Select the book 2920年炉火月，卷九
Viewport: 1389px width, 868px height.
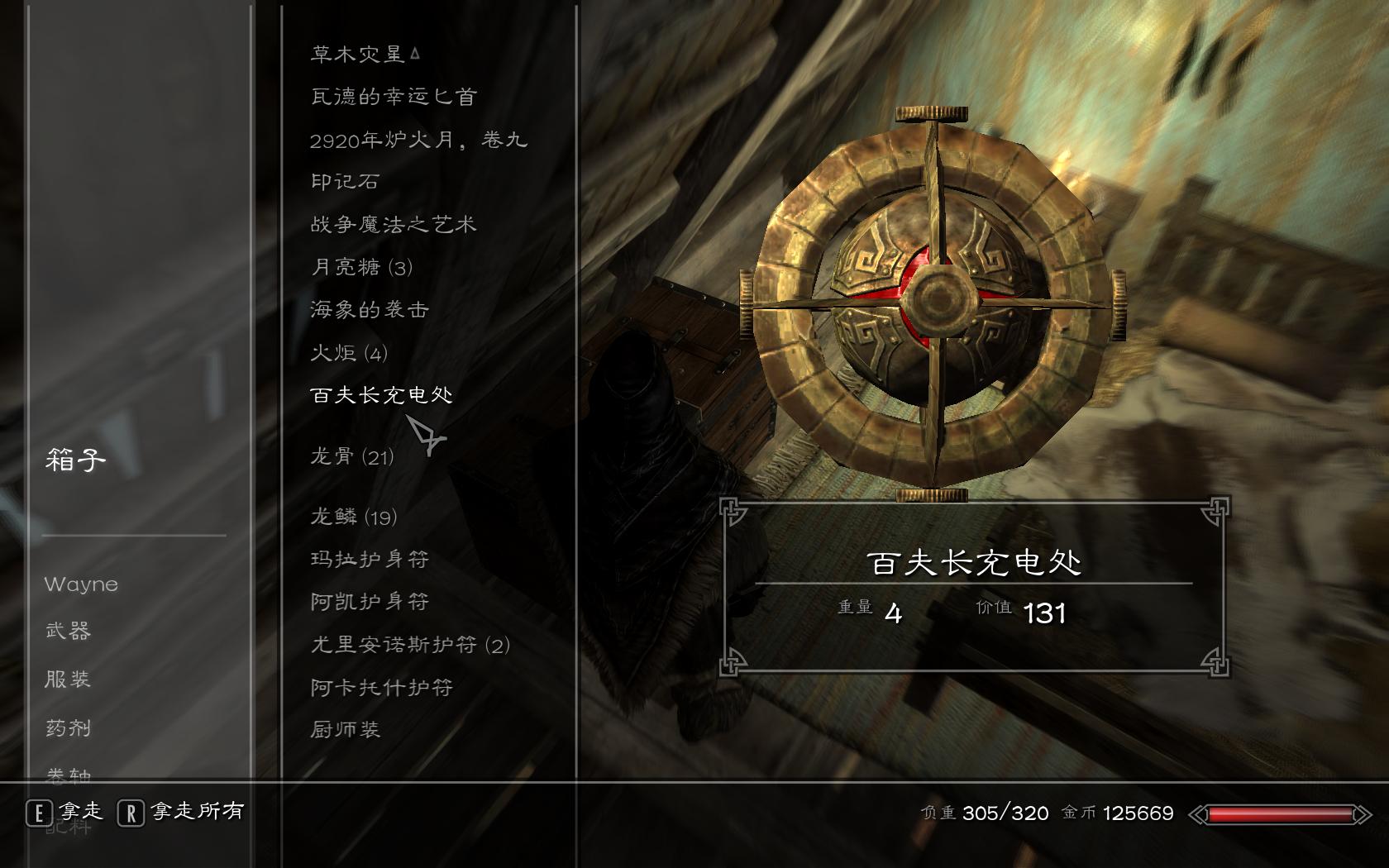pyautogui.click(x=418, y=140)
